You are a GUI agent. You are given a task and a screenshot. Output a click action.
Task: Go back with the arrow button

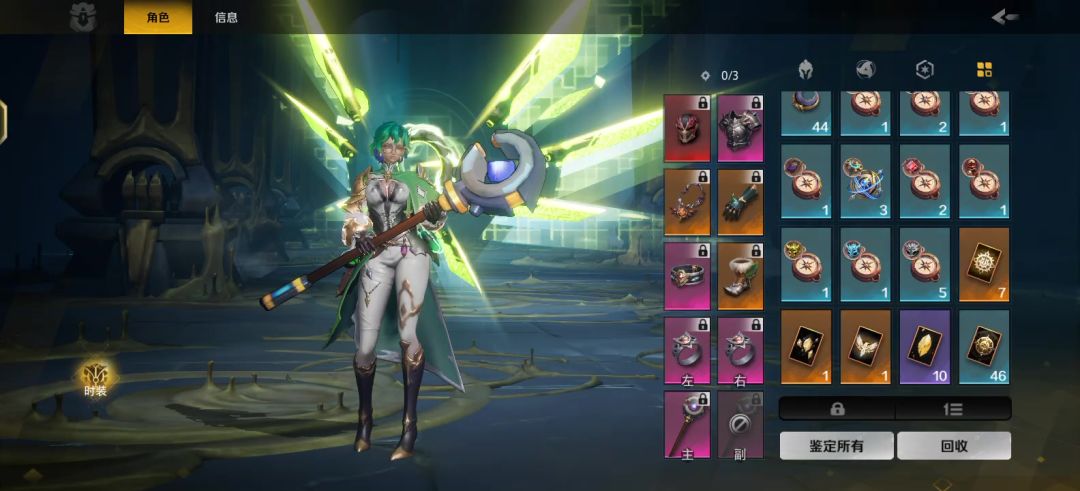[x=1005, y=16]
